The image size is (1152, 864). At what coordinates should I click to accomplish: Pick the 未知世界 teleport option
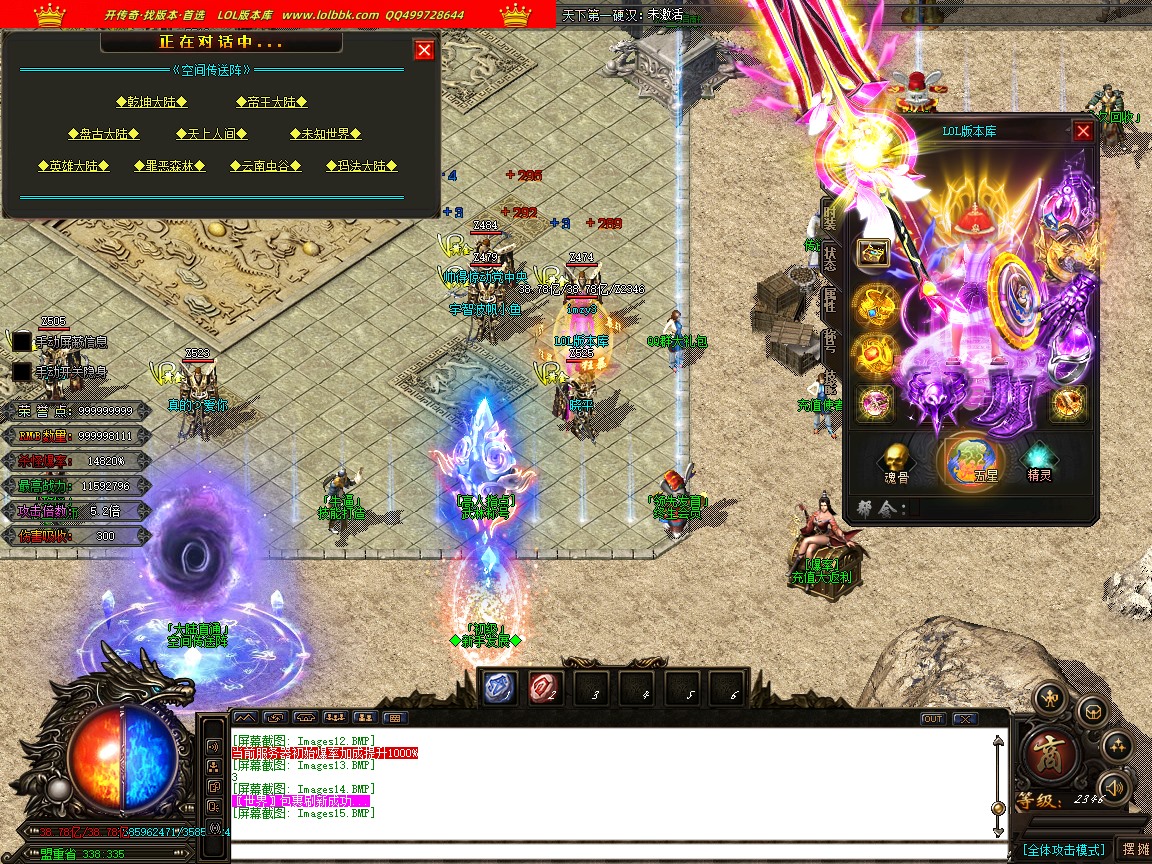pyautogui.click(x=325, y=134)
